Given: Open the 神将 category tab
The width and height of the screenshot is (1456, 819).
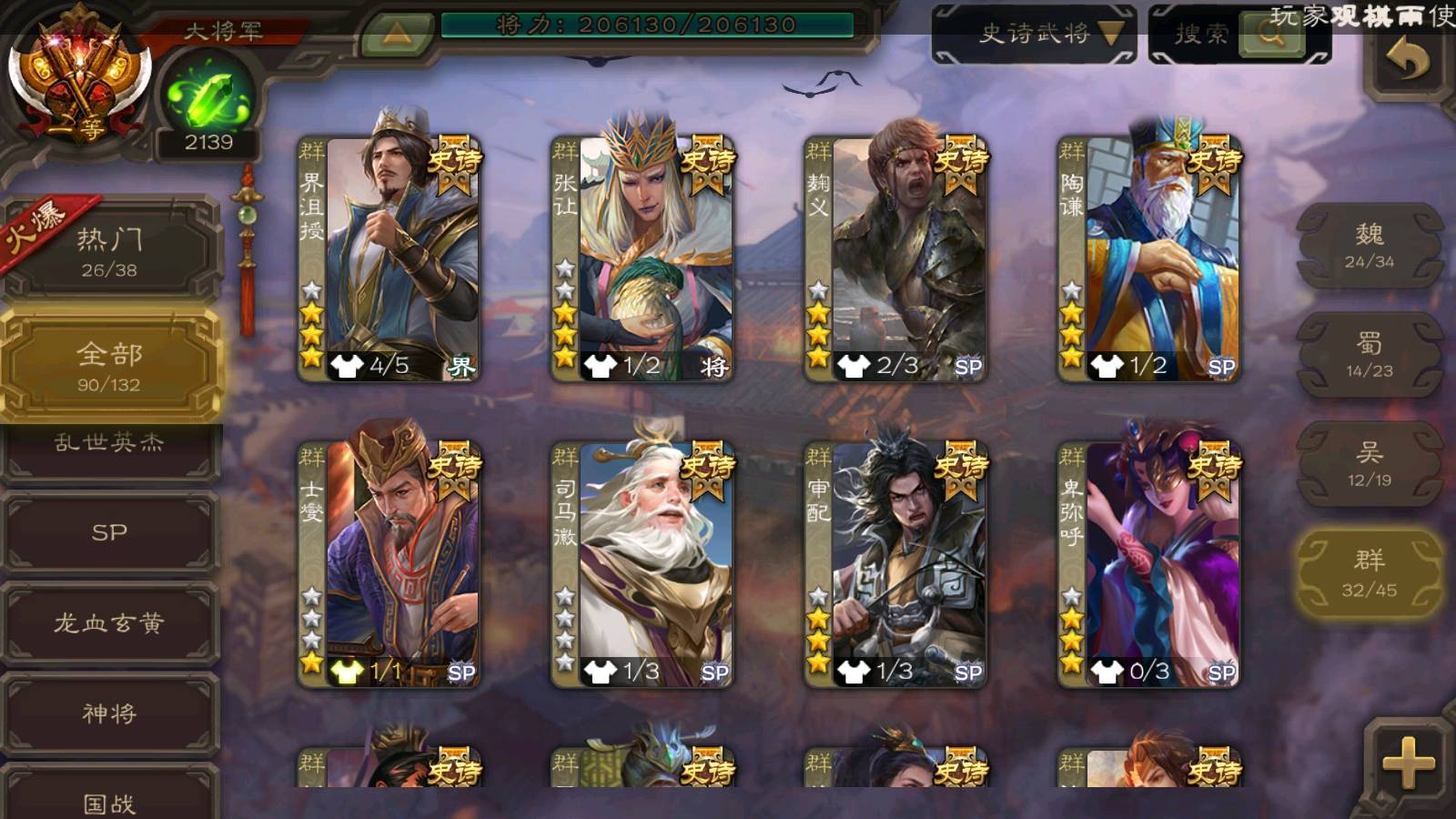Looking at the screenshot, I should coord(109,713).
